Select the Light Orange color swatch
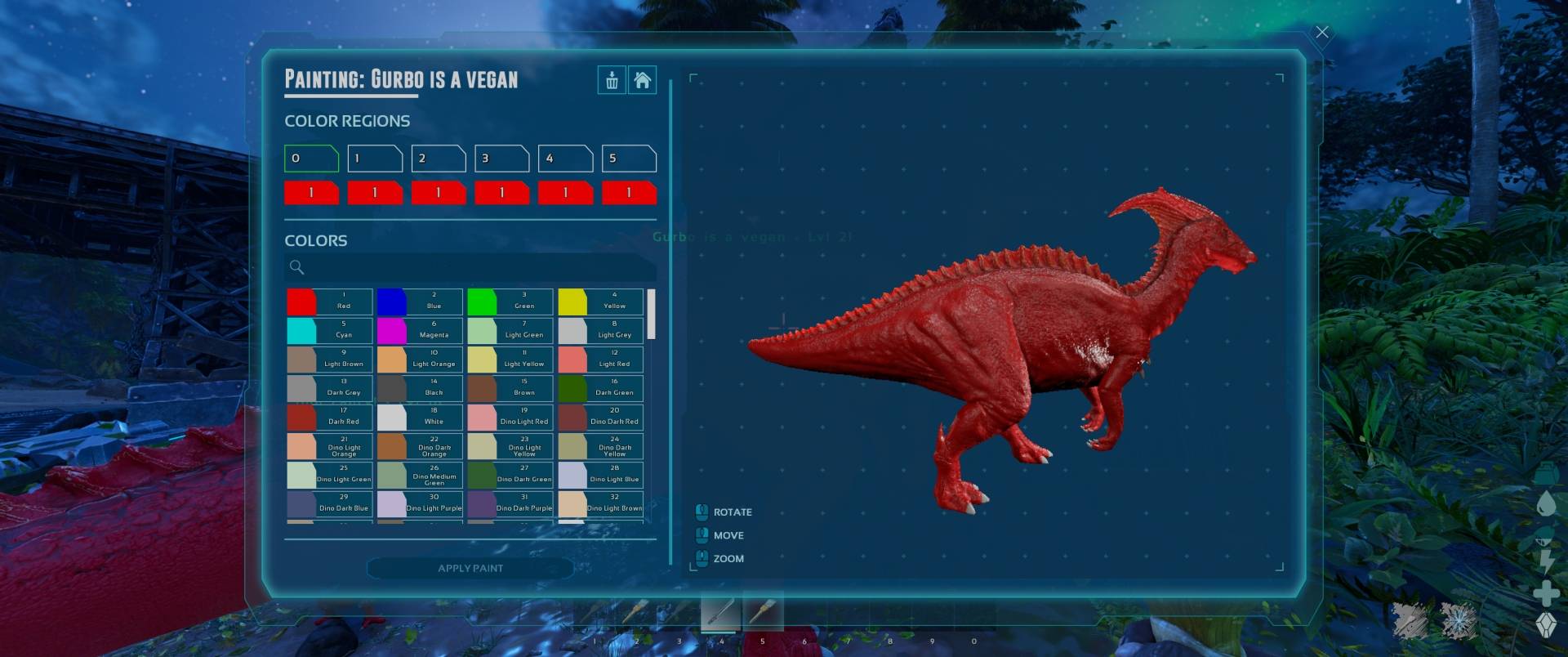 tap(420, 360)
